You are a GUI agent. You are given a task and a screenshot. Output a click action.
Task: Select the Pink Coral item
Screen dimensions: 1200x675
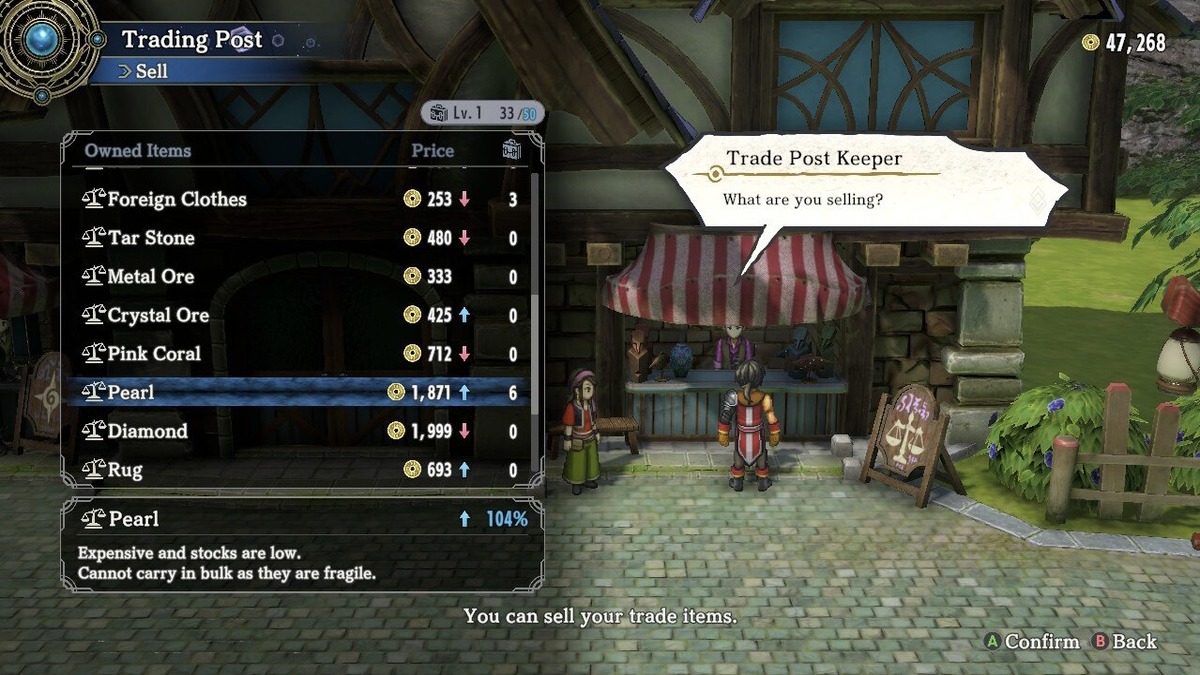tap(154, 354)
